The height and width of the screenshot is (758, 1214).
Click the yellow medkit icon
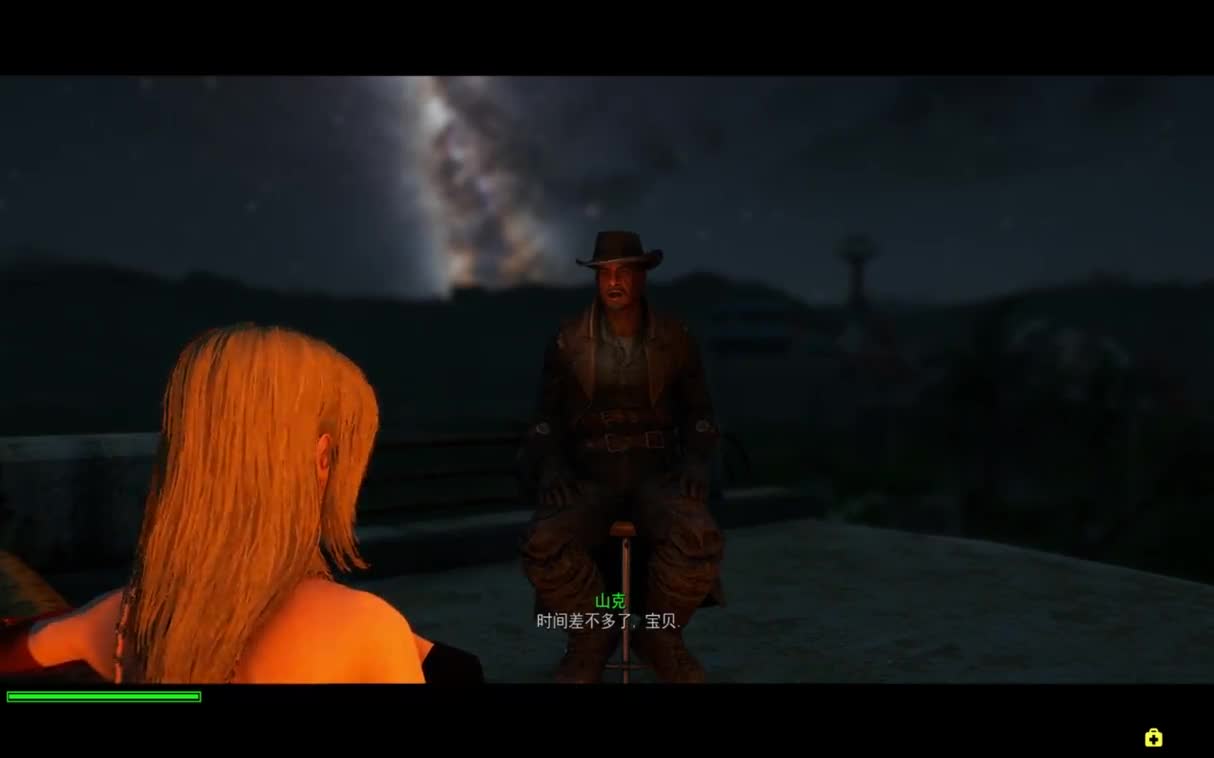pos(1153,738)
